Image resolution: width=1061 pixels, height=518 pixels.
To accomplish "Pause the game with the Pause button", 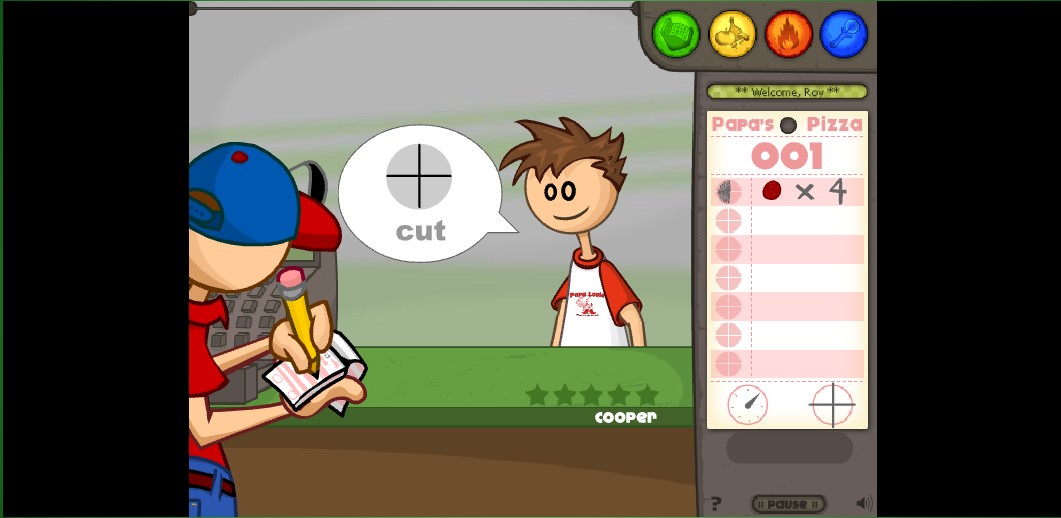I will (788, 504).
